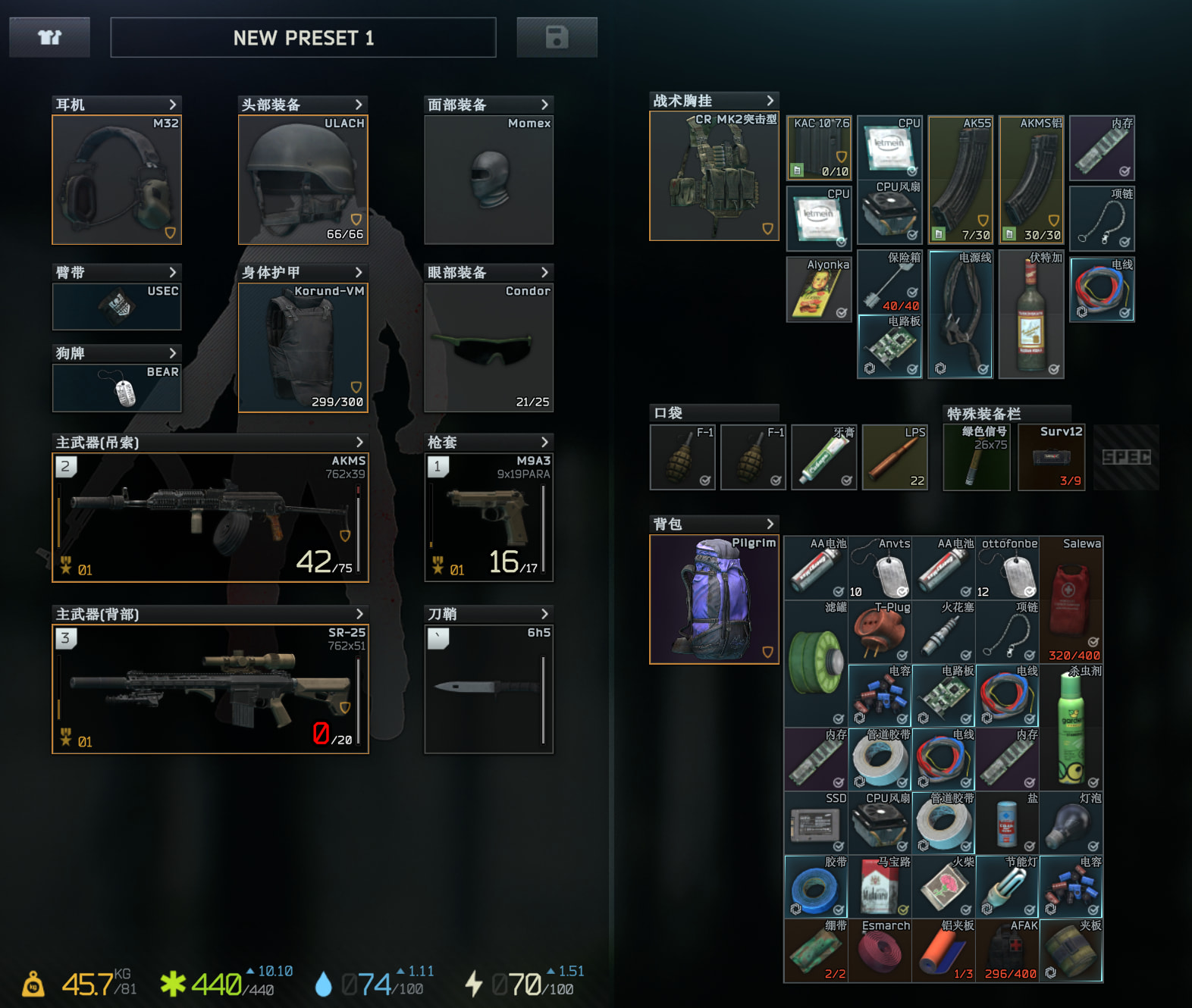Choose the M9A3 pistol in holster
1192x1008 pixels.
coord(488,518)
